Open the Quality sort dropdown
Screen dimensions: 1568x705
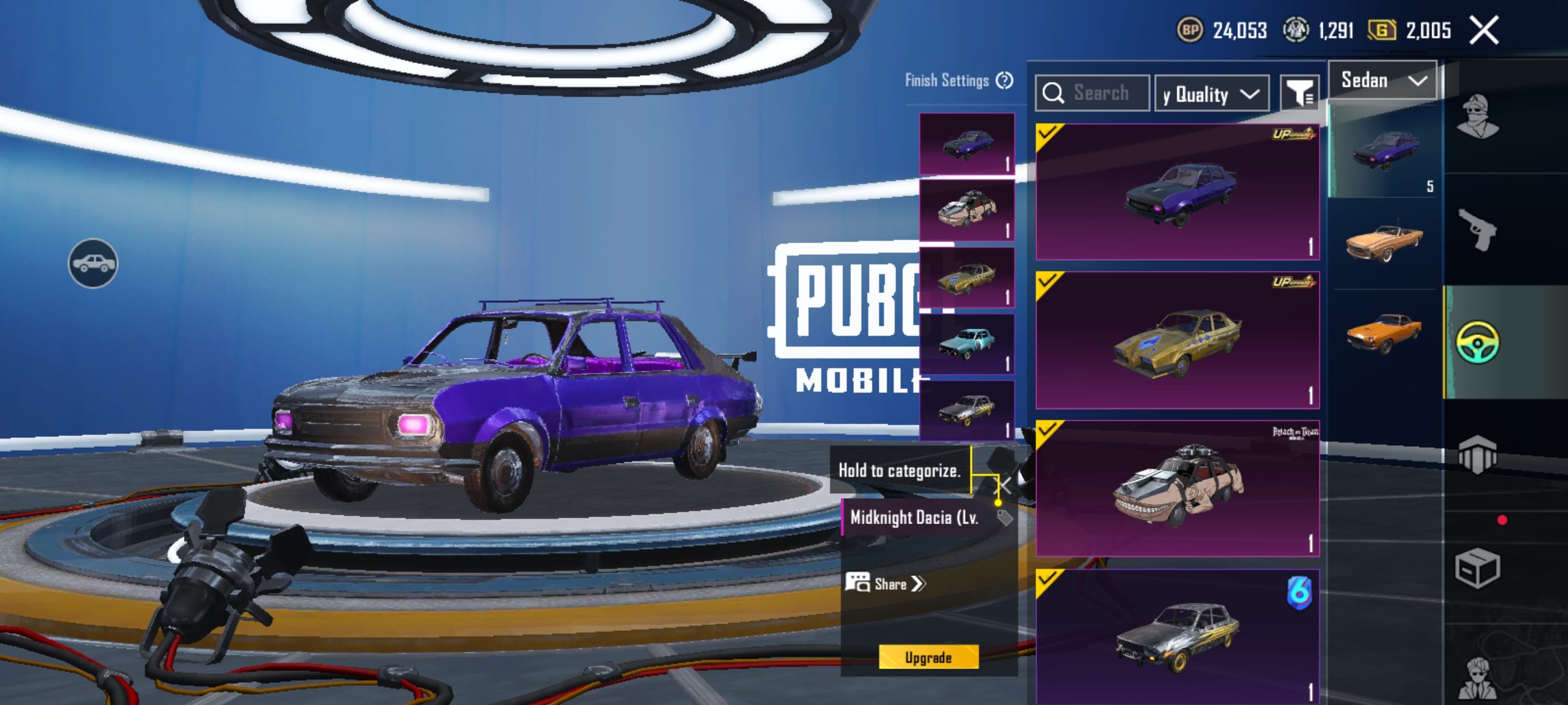click(x=1211, y=94)
